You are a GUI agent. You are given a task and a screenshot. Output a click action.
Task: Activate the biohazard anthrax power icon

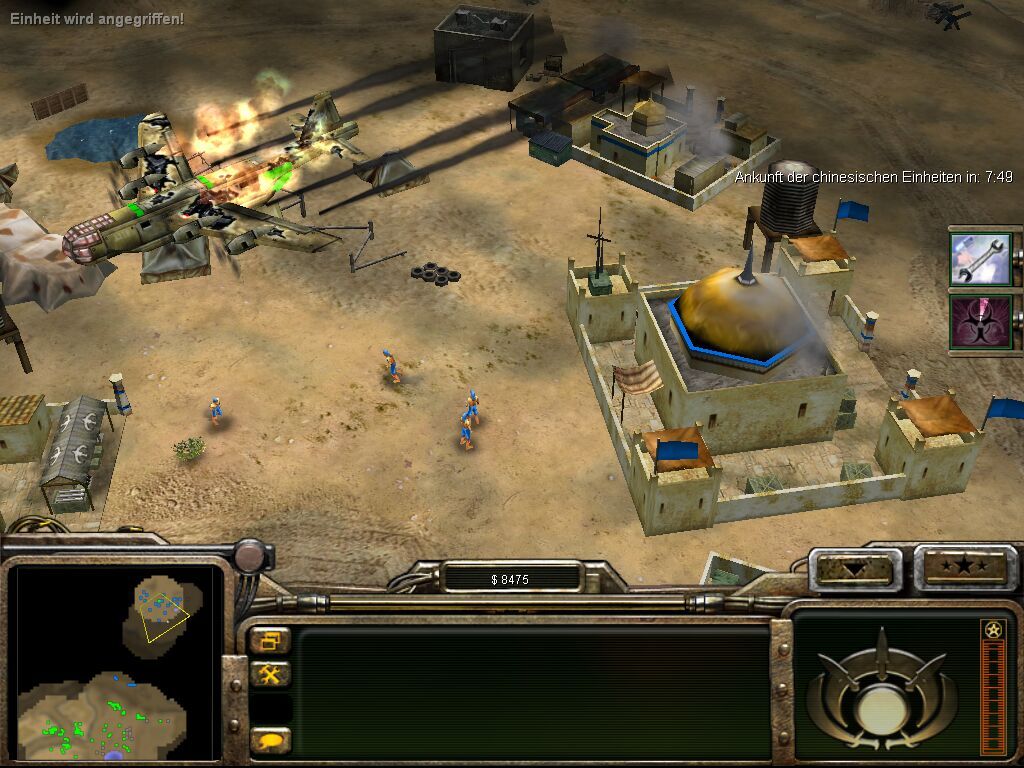(x=980, y=322)
